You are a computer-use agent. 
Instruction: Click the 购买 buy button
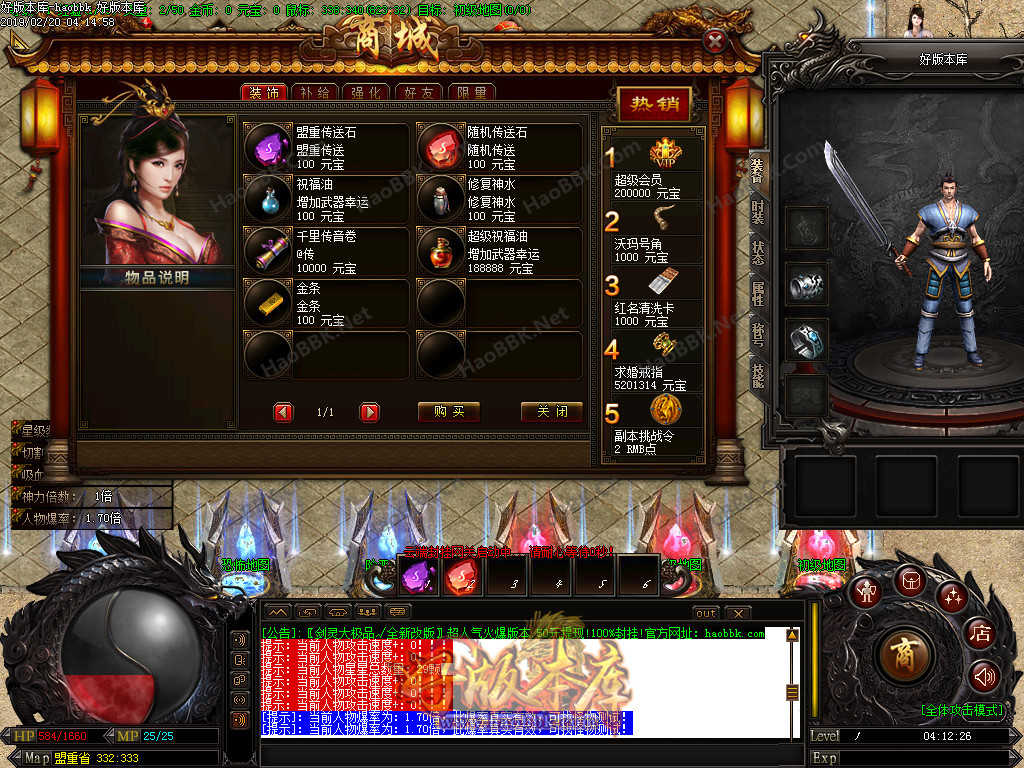pos(449,412)
